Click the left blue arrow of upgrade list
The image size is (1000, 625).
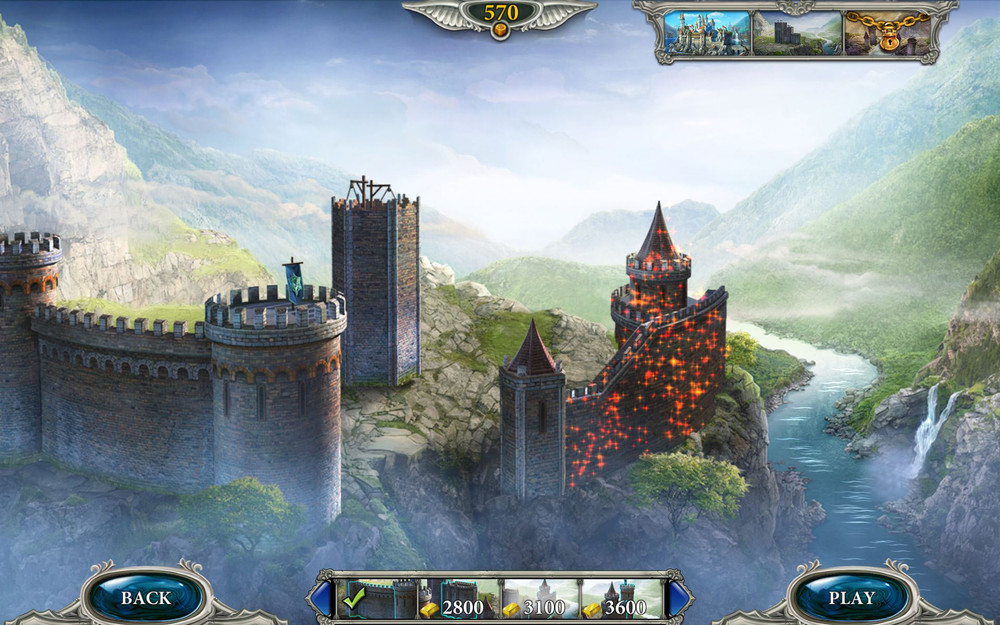coord(322,598)
